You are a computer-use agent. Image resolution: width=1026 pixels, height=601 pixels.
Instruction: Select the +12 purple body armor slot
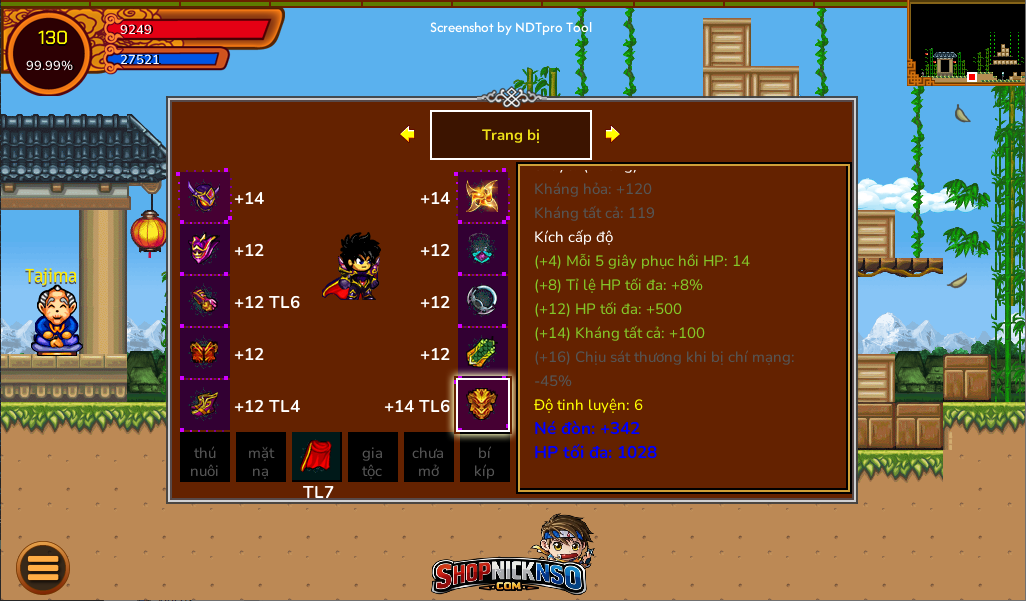pos(205,249)
